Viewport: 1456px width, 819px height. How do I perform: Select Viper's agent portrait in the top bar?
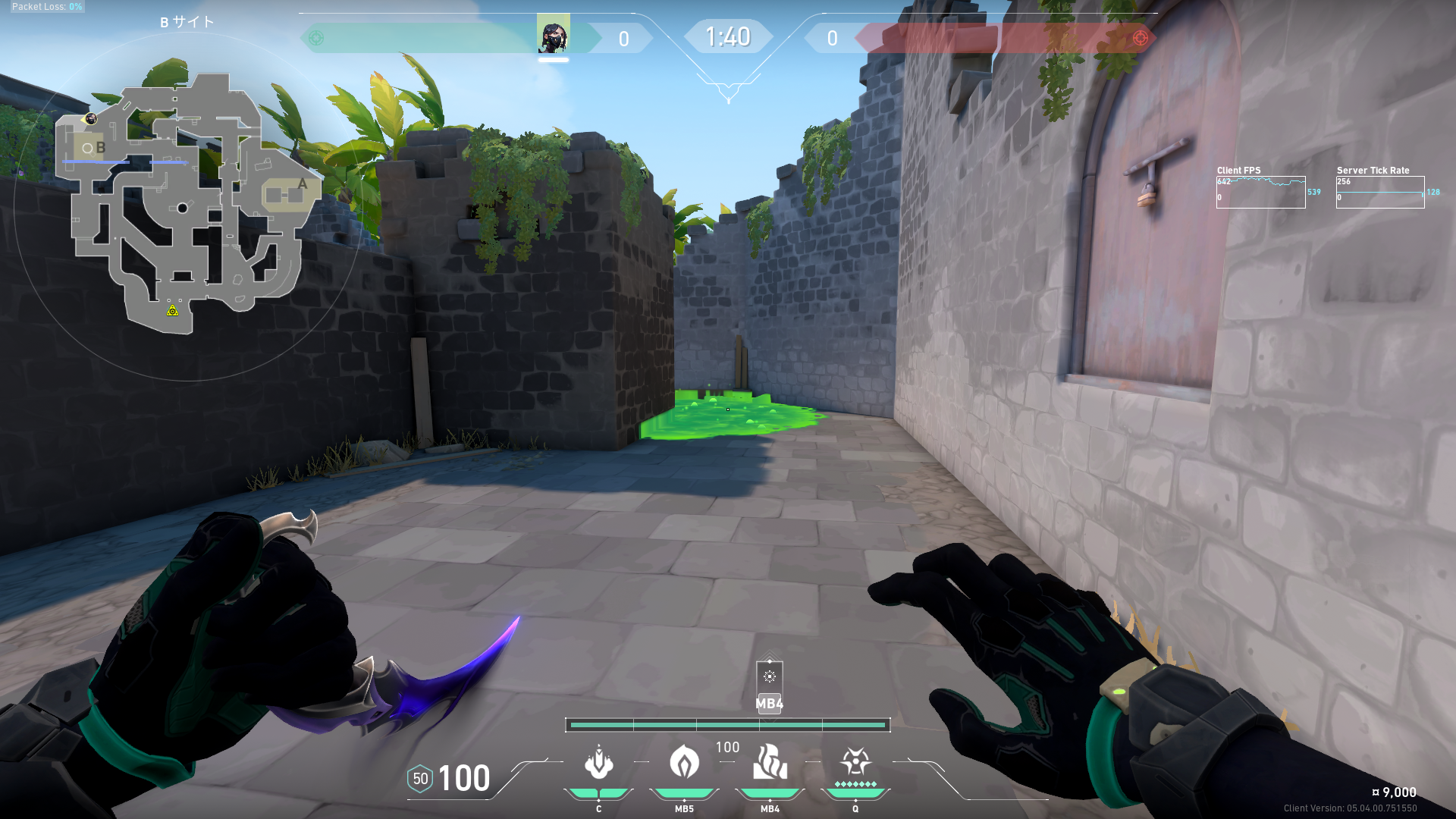(x=553, y=34)
